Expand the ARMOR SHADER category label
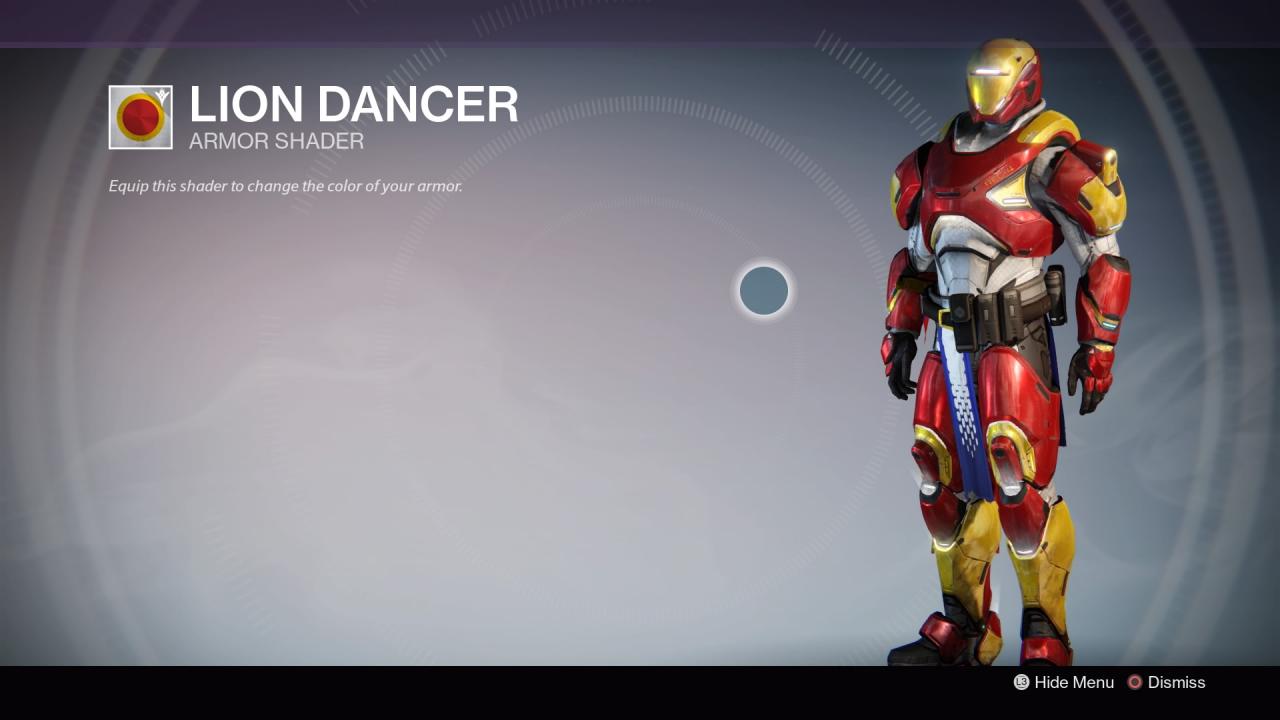The image size is (1280, 720). click(275, 141)
